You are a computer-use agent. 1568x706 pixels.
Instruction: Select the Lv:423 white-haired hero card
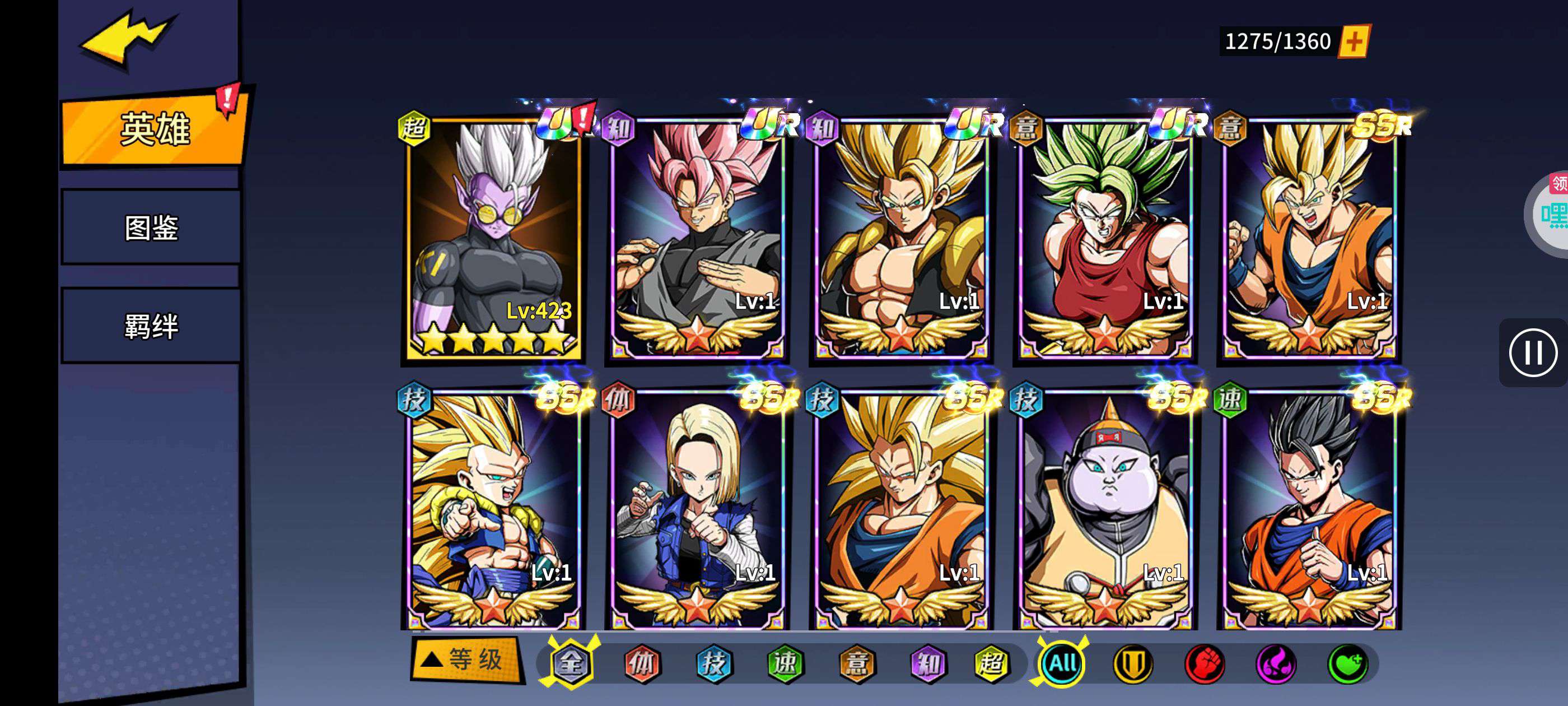493,238
